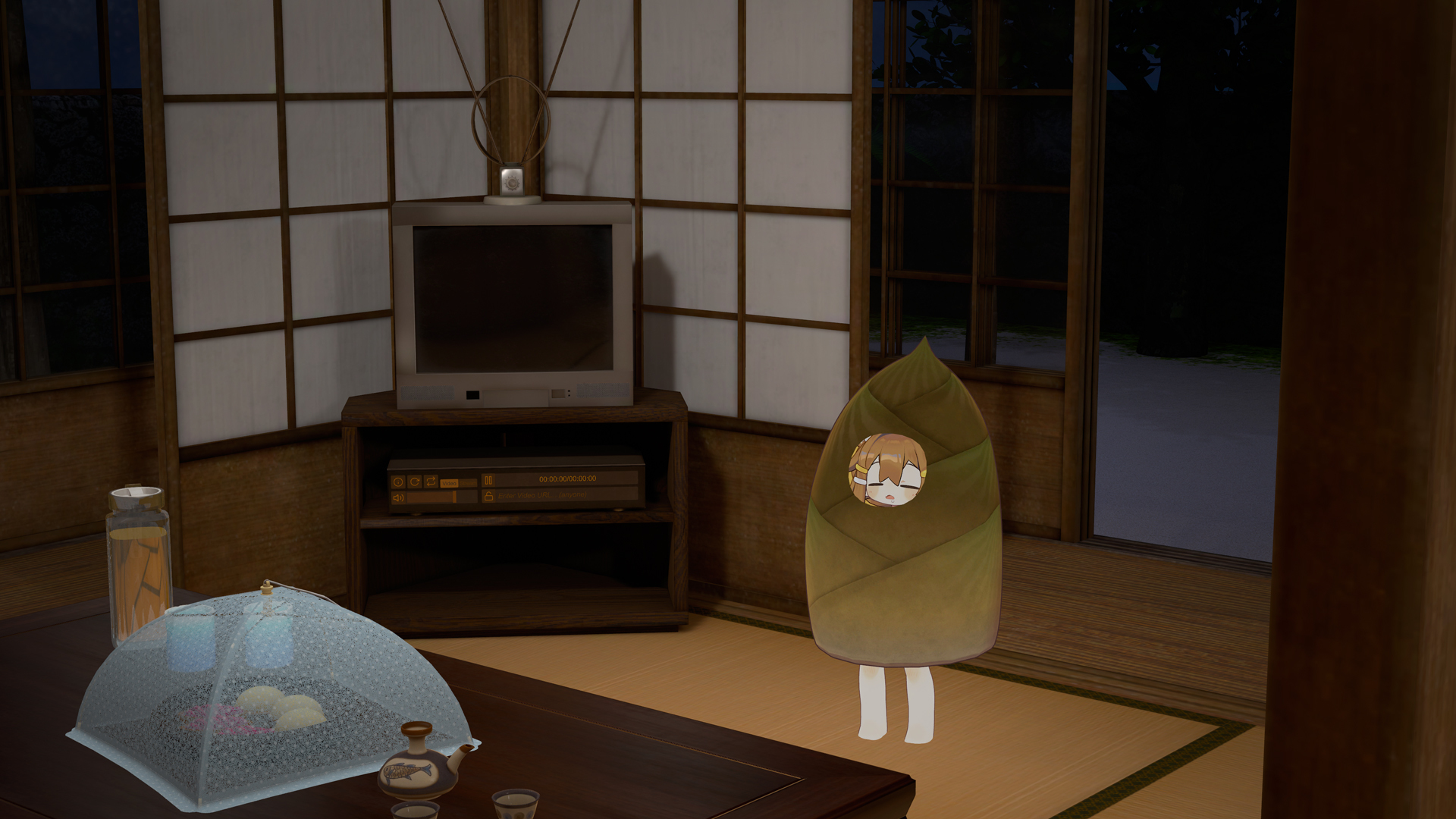
Task: Open the video player info panel
Action: pos(398,482)
